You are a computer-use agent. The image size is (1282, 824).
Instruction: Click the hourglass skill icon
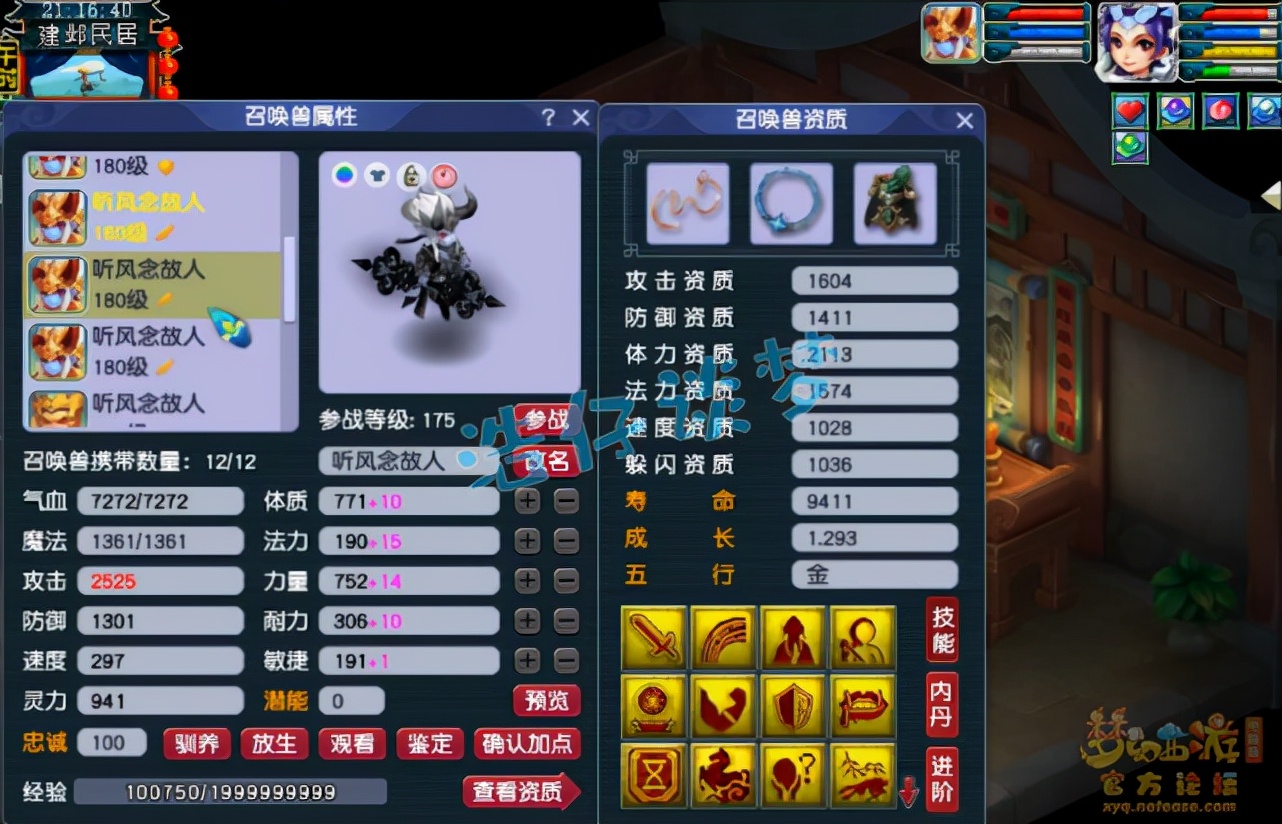click(655, 776)
